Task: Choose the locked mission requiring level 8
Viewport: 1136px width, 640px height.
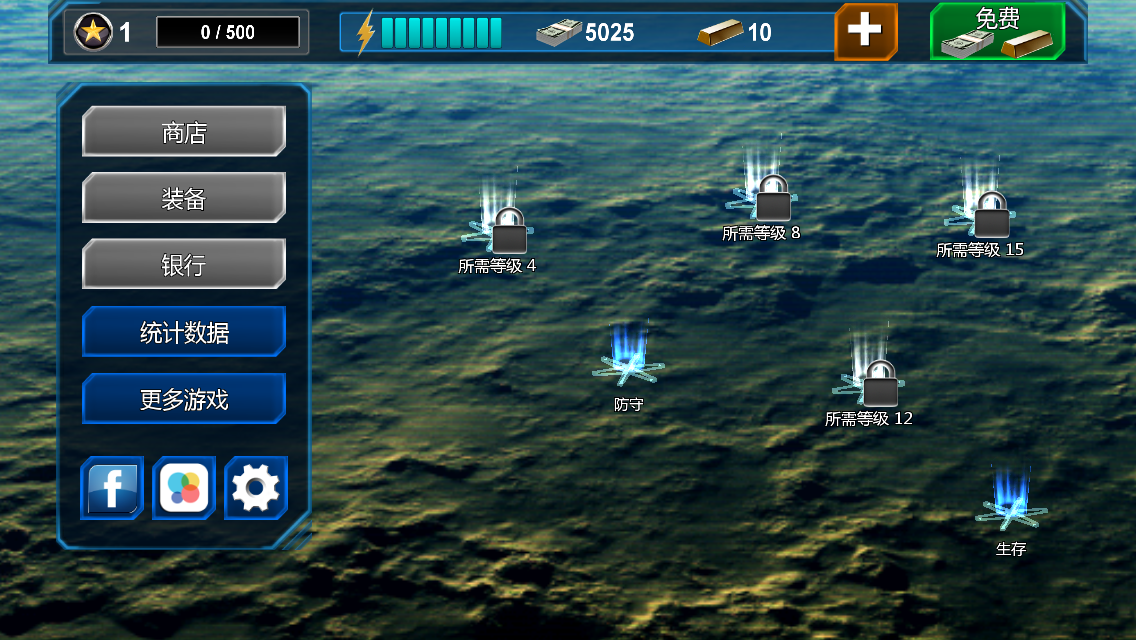Action: click(771, 198)
